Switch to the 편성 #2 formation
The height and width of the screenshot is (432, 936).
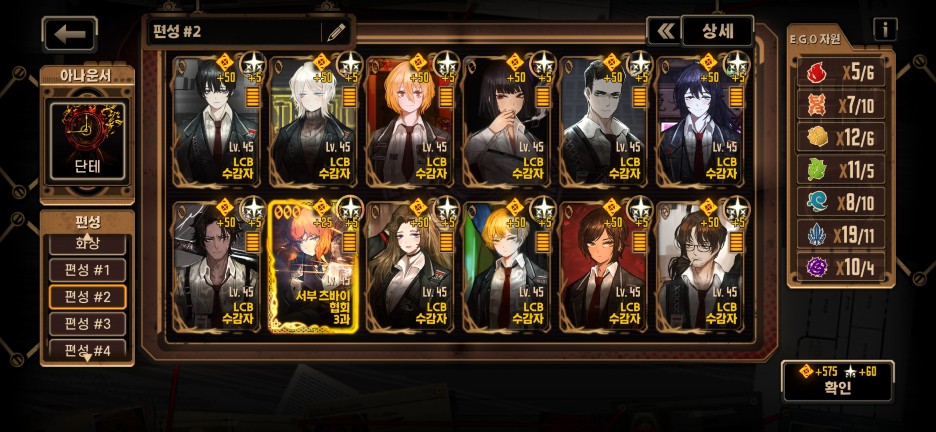88,297
